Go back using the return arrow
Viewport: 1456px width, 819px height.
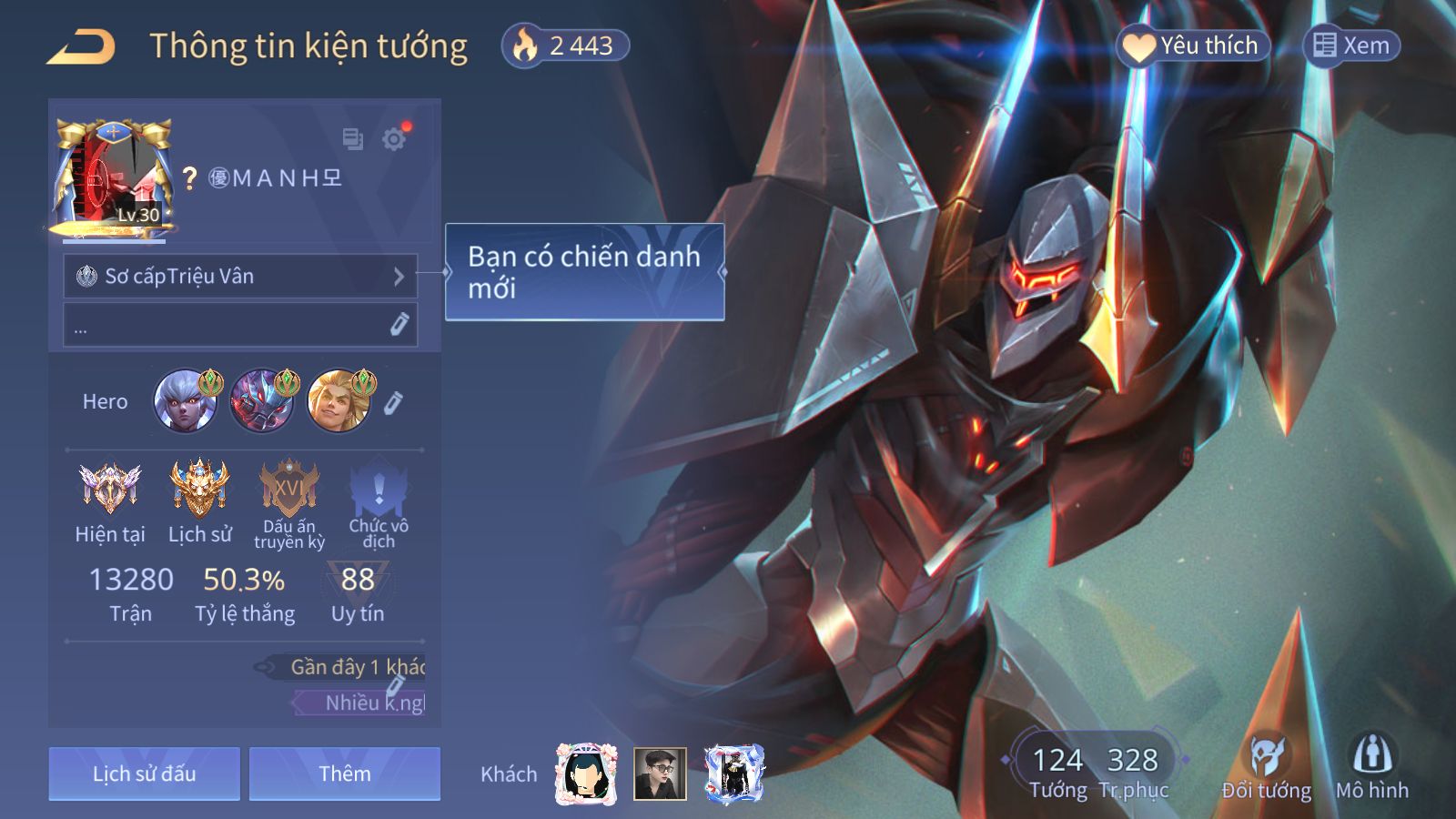pos(81,46)
